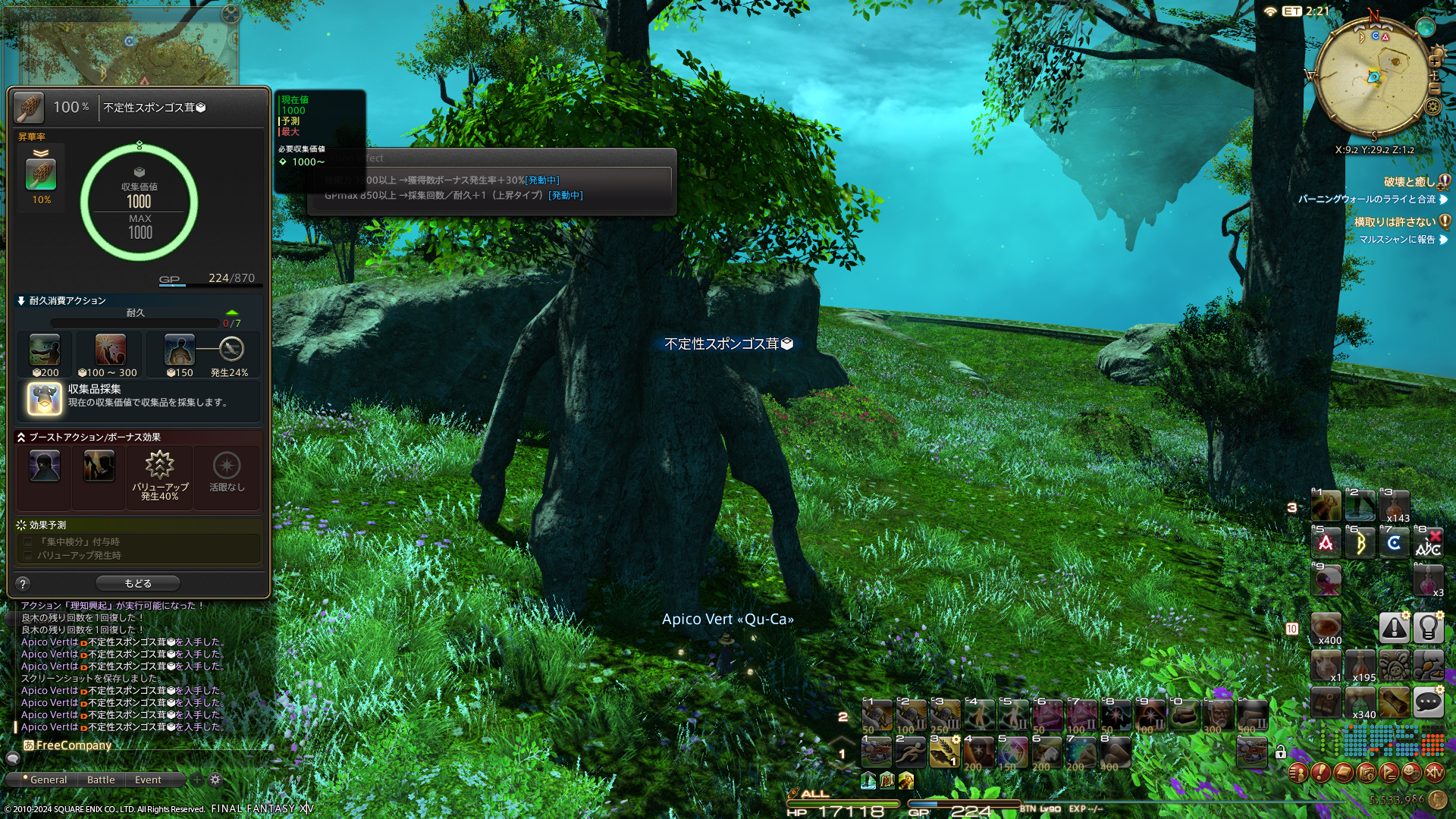Select the 横取りは許さない quest tracker entry
1456x819 pixels.
pyautogui.click(x=1394, y=222)
